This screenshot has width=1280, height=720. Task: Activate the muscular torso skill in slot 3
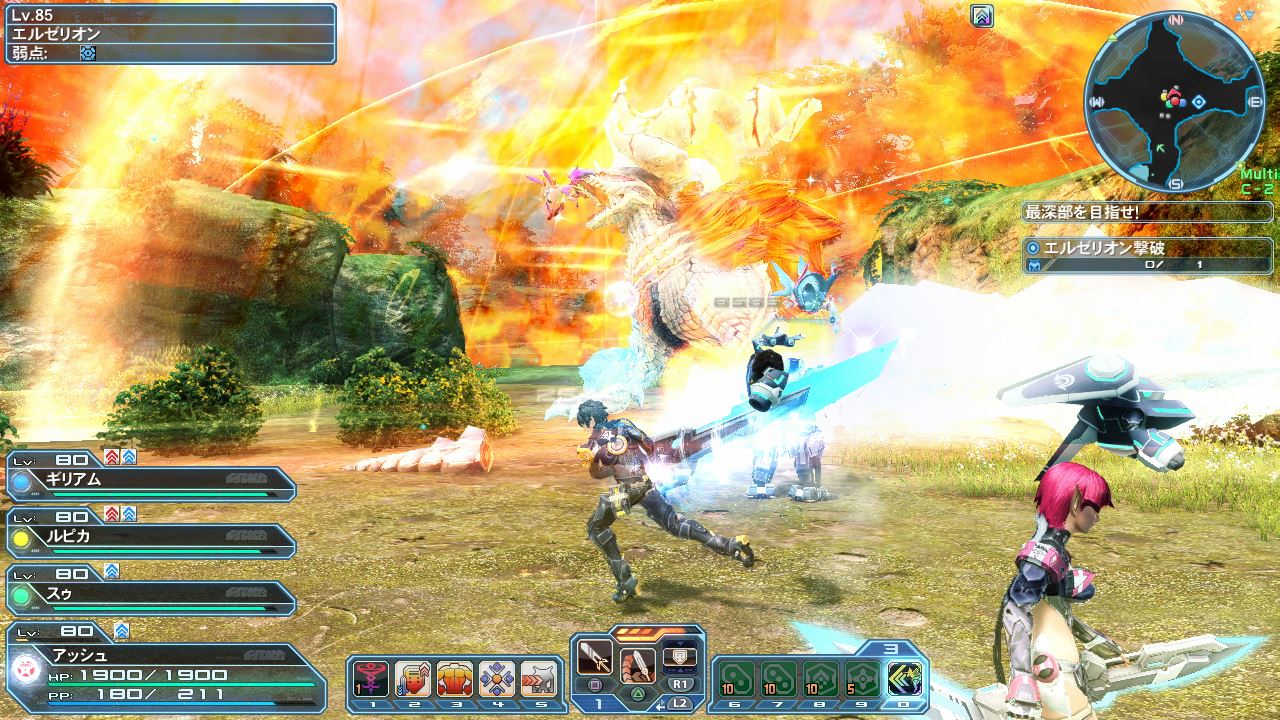tap(455, 678)
